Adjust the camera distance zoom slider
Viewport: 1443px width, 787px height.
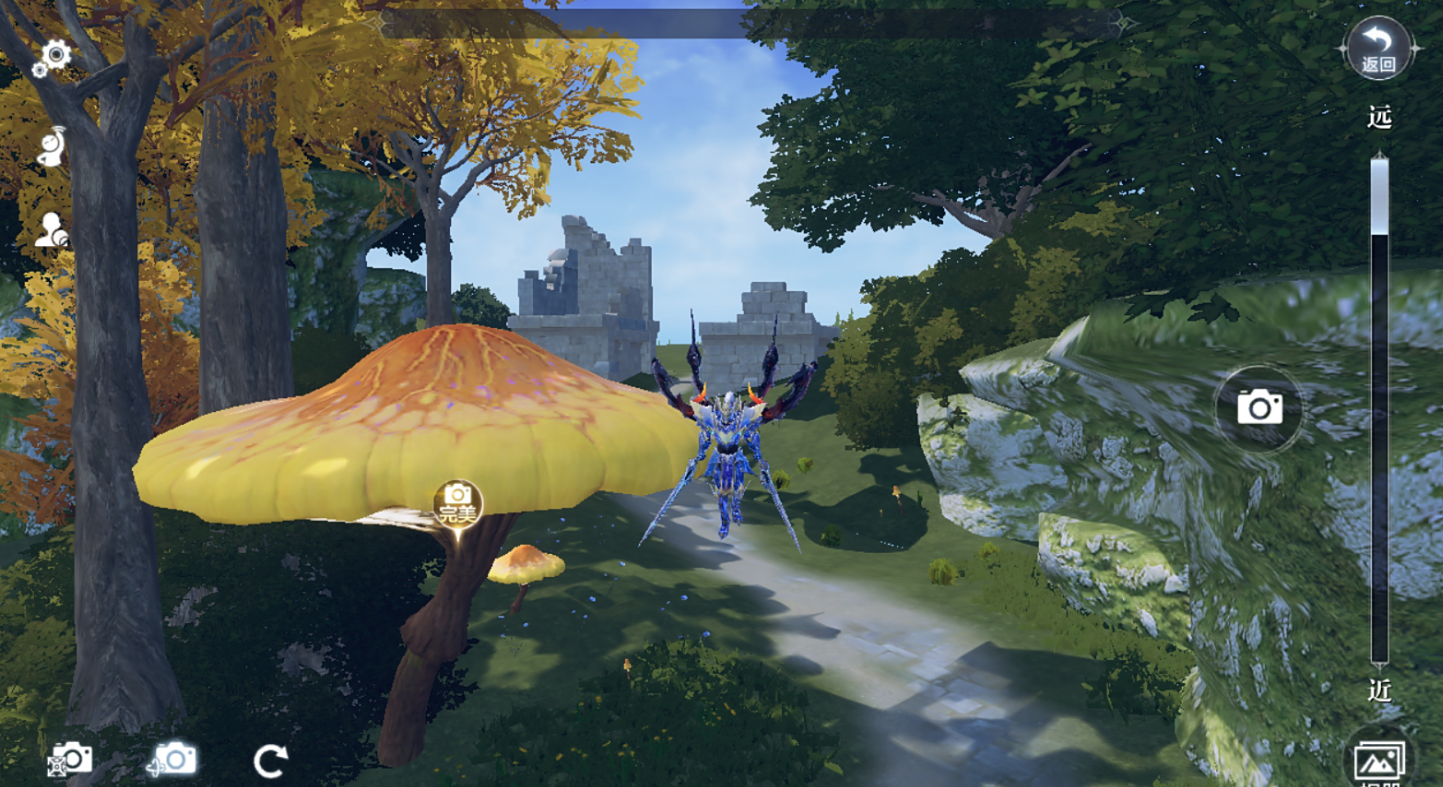(x=1379, y=198)
